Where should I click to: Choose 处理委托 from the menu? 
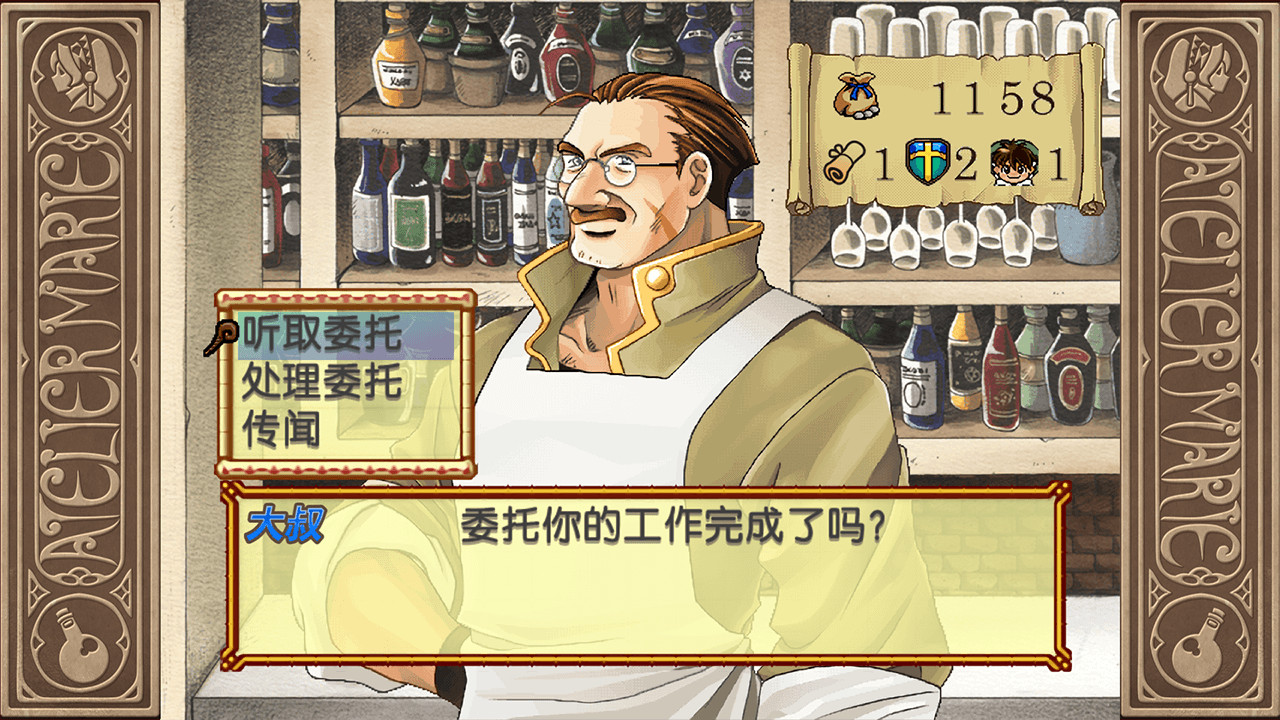tap(322, 382)
